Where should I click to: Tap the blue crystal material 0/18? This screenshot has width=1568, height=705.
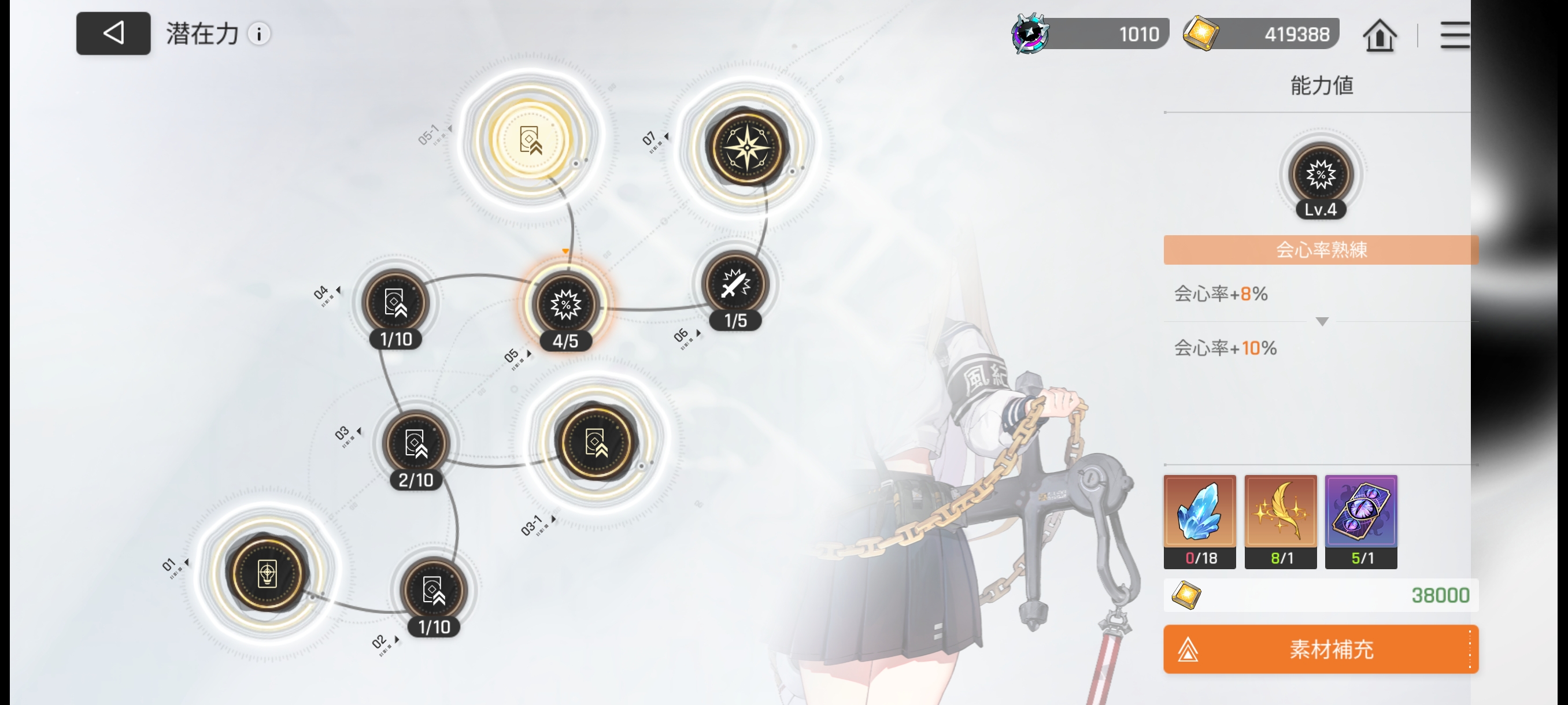pyautogui.click(x=1200, y=520)
